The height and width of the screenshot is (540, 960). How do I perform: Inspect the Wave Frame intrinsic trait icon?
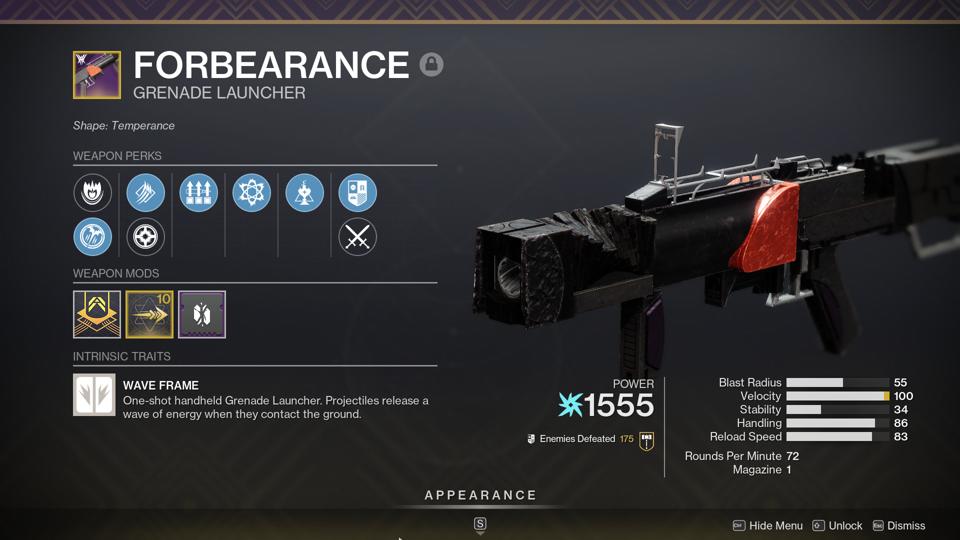94,395
